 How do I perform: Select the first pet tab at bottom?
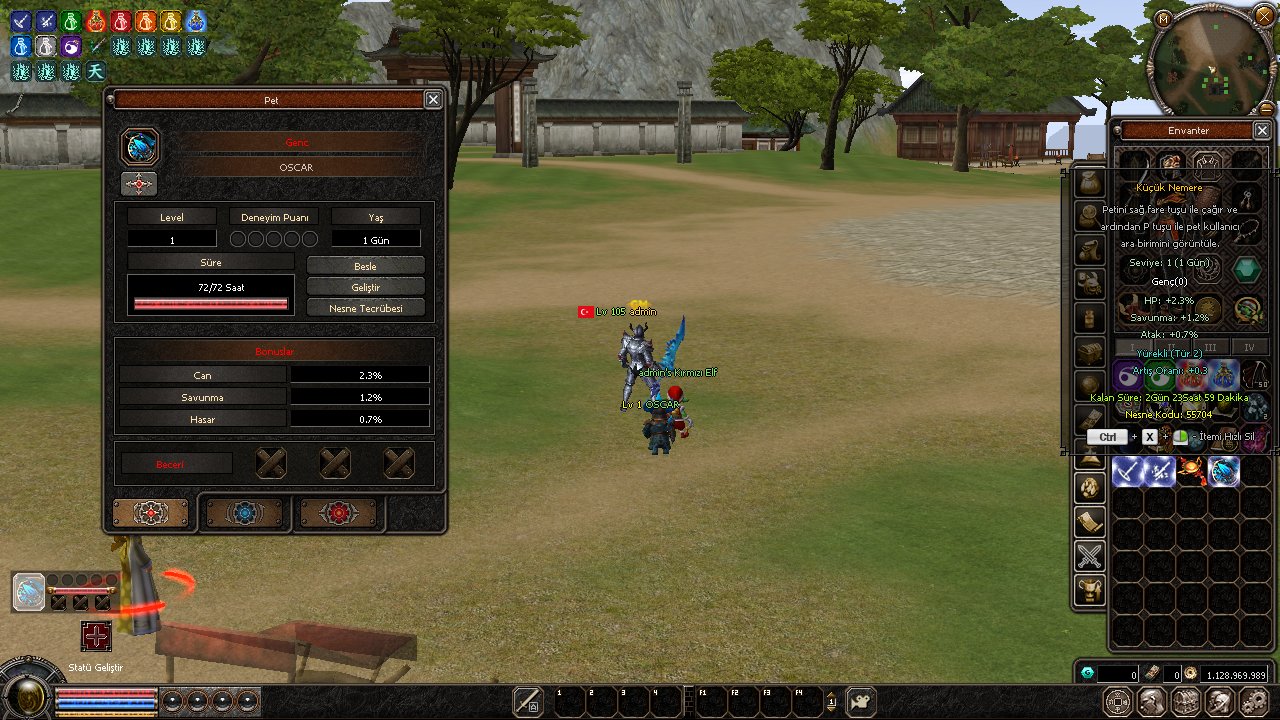click(151, 513)
